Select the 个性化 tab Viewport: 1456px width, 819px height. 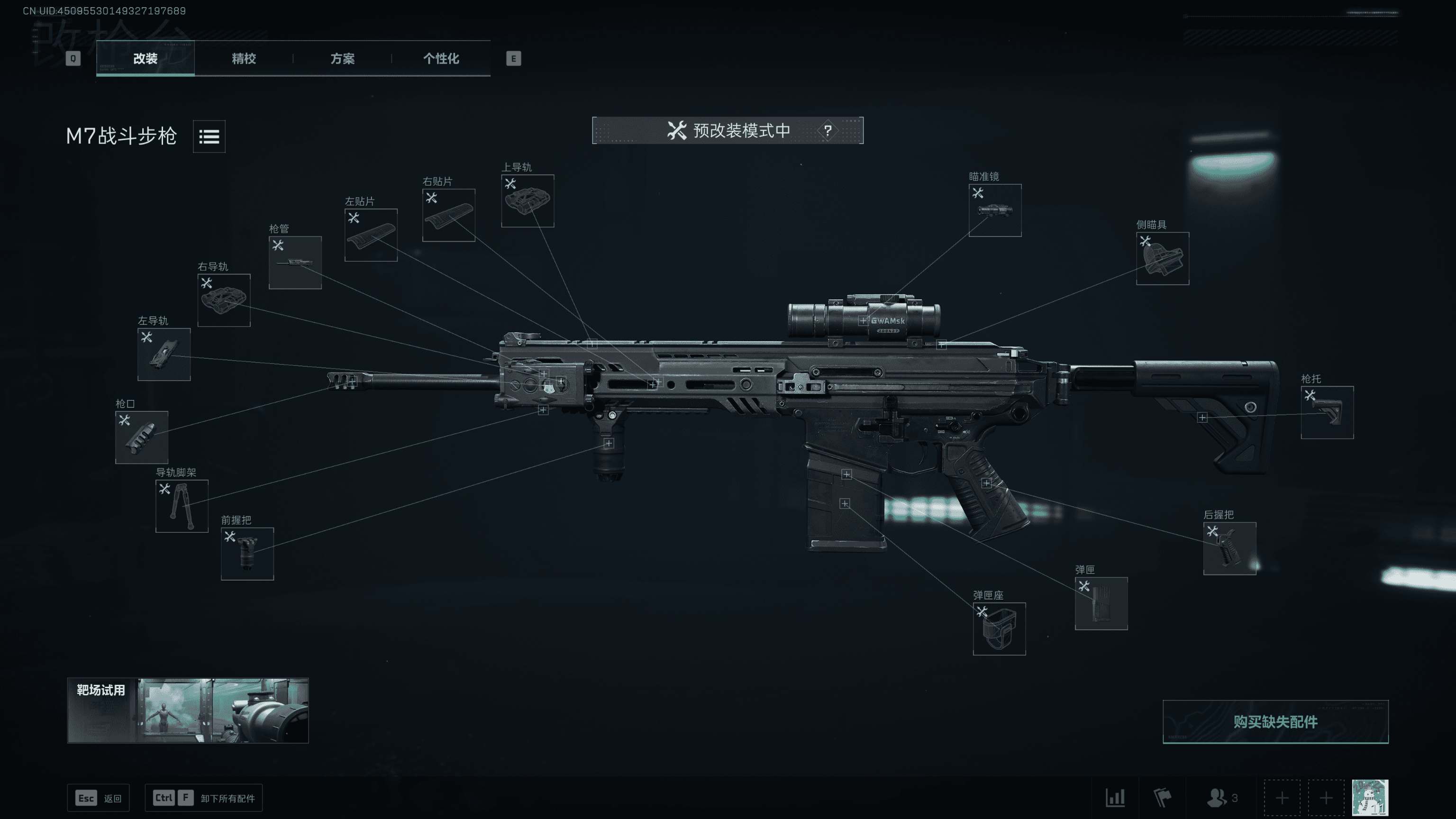point(441,59)
